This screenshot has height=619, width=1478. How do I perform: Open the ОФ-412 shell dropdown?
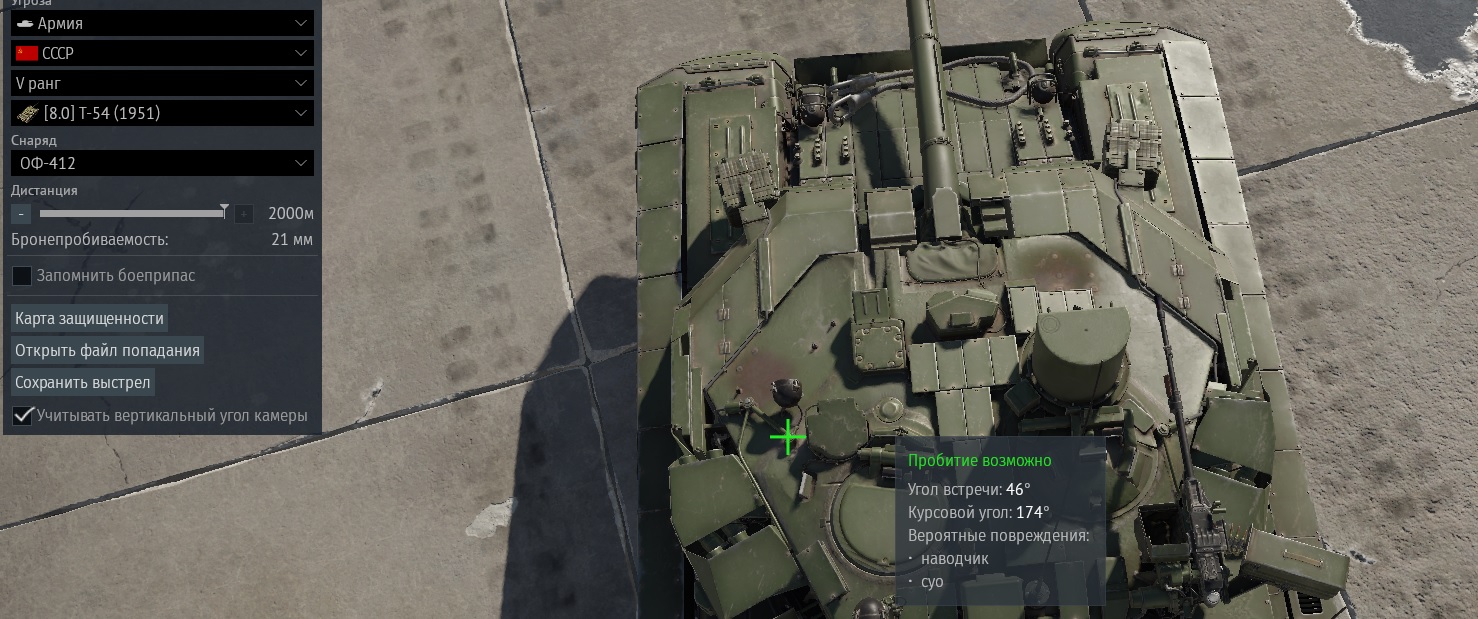[162, 163]
